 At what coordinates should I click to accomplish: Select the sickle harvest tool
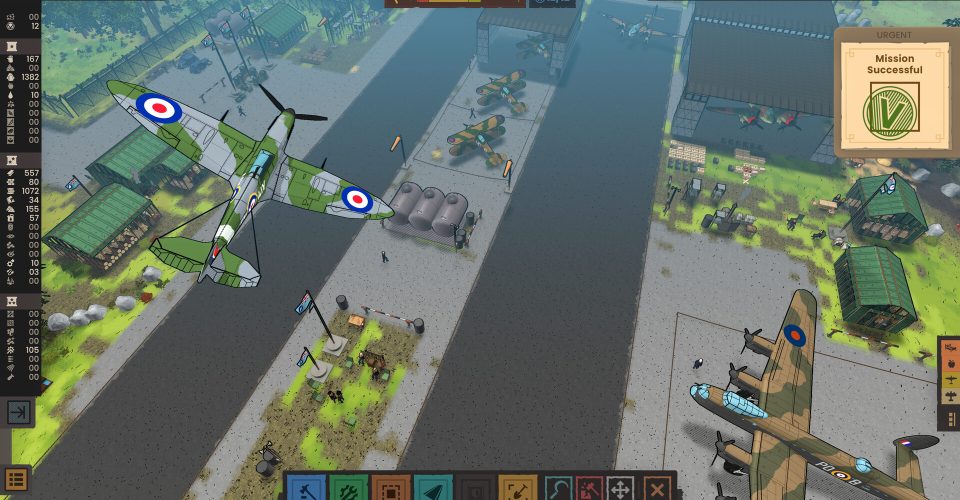click(x=559, y=489)
